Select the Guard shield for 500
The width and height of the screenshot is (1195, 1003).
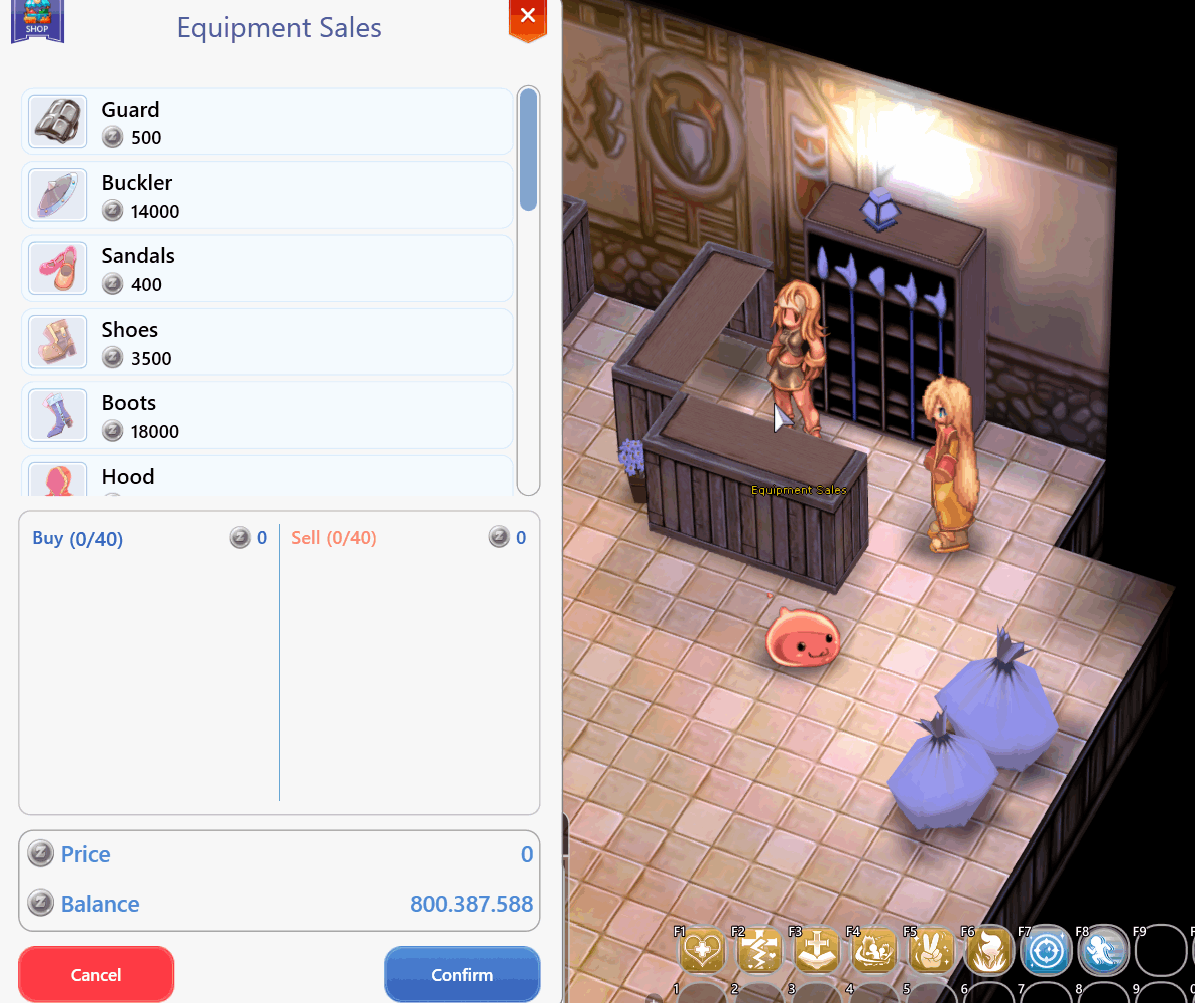(x=267, y=122)
